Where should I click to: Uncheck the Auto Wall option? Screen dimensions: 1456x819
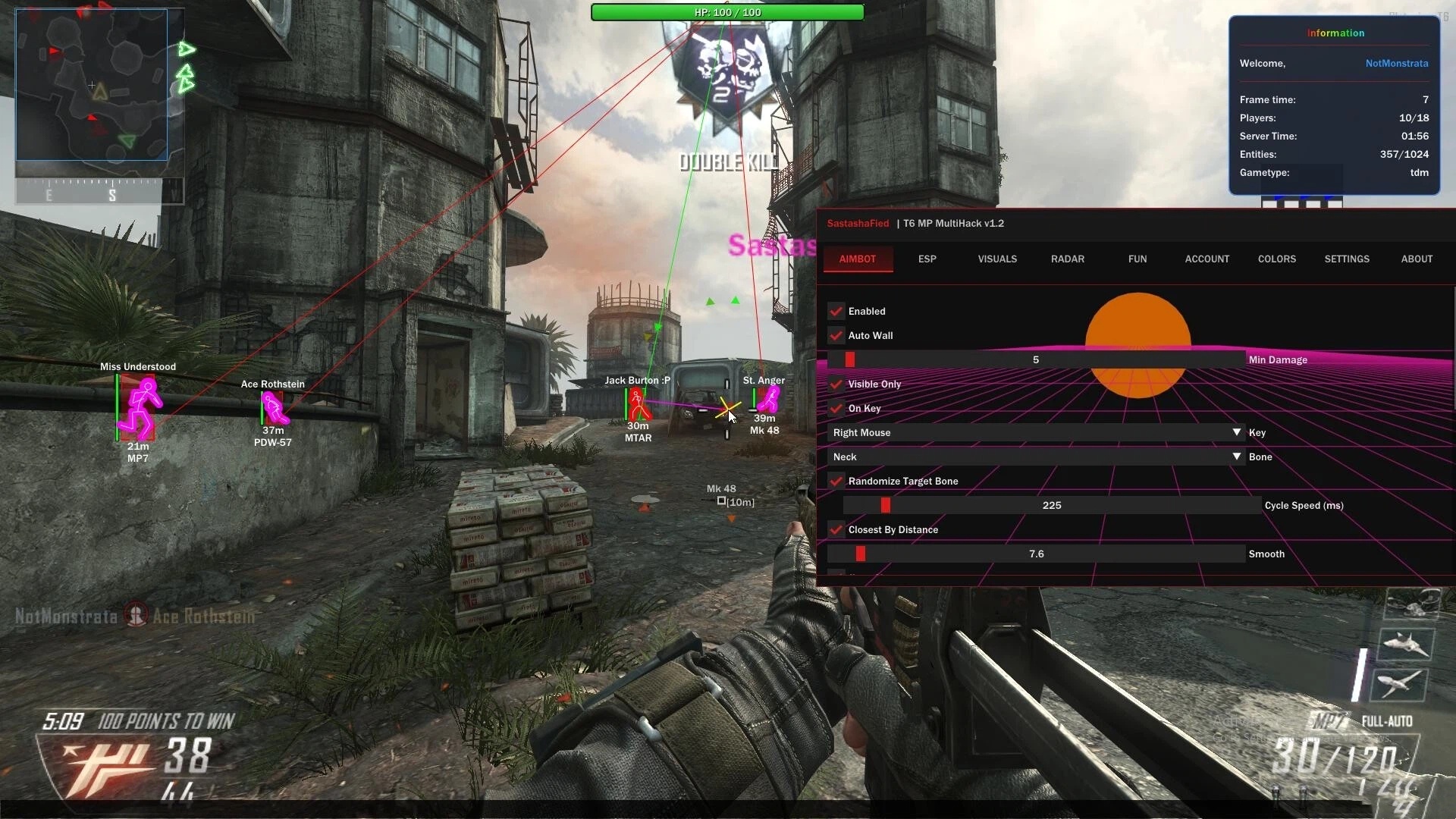[836, 336]
